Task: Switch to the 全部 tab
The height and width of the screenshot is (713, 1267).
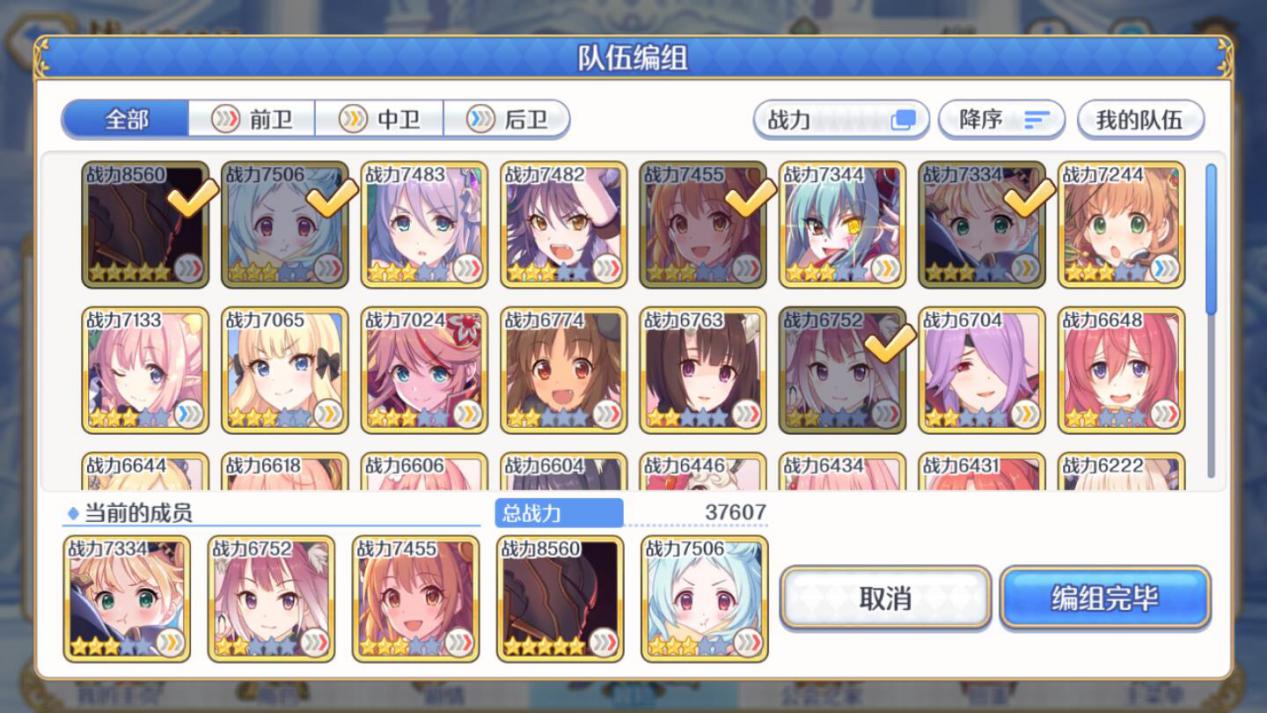Action: click(126, 120)
